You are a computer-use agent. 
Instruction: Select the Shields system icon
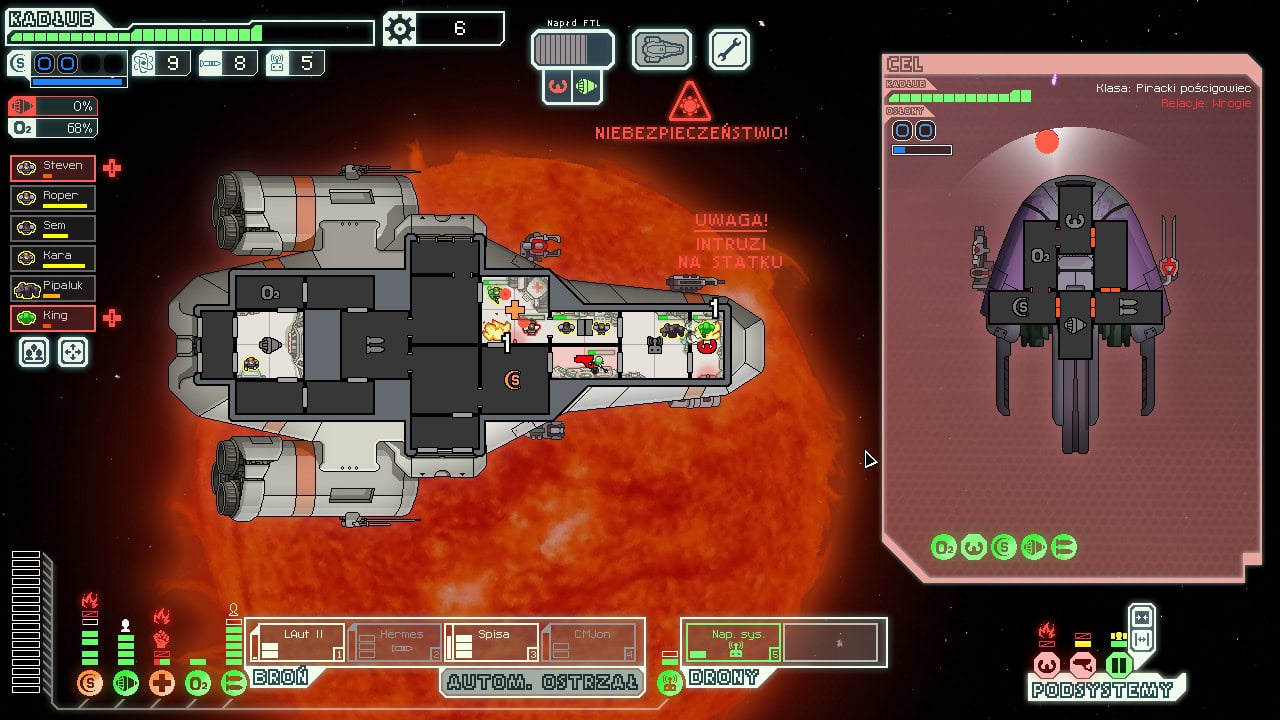pyautogui.click(x=90, y=683)
